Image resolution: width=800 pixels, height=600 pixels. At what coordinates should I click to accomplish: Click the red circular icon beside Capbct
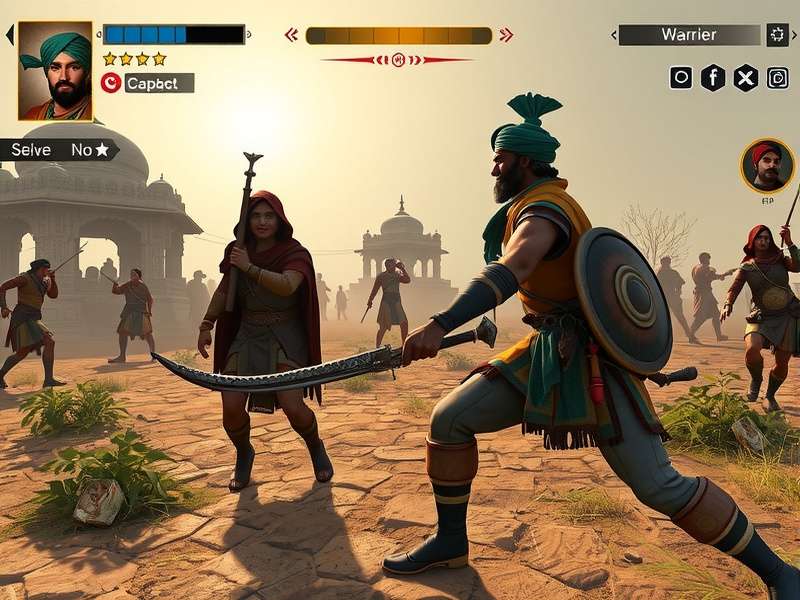pyautogui.click(x=111, y=83)
